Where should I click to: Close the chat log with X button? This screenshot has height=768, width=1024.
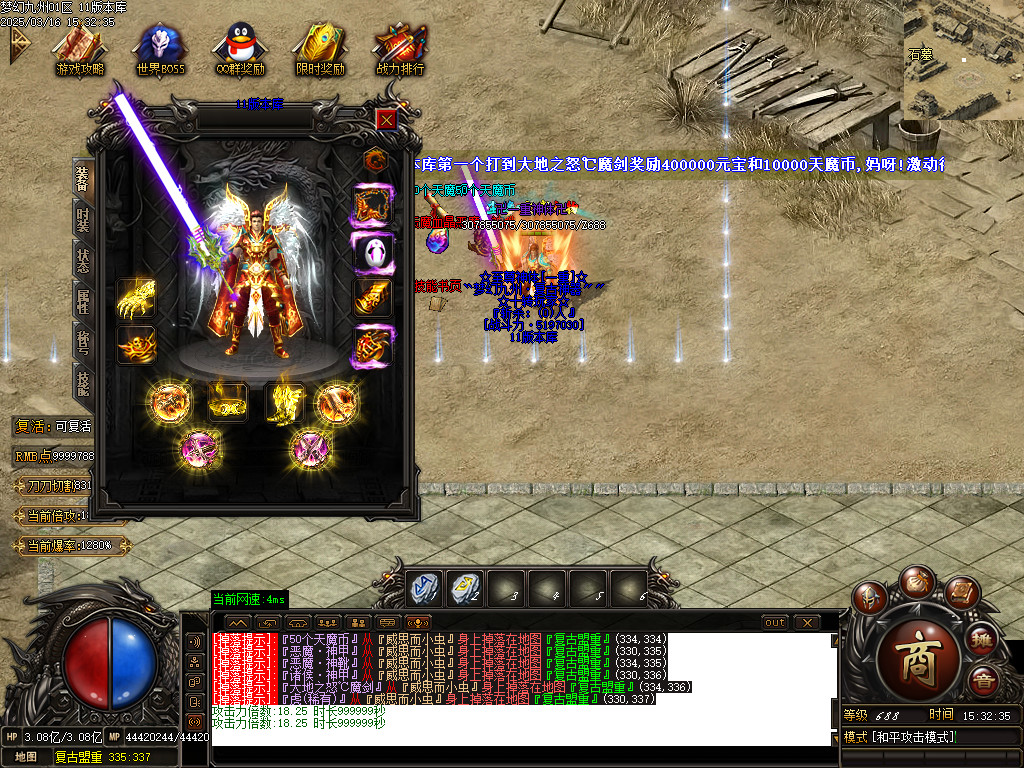[x=807, y=623]
